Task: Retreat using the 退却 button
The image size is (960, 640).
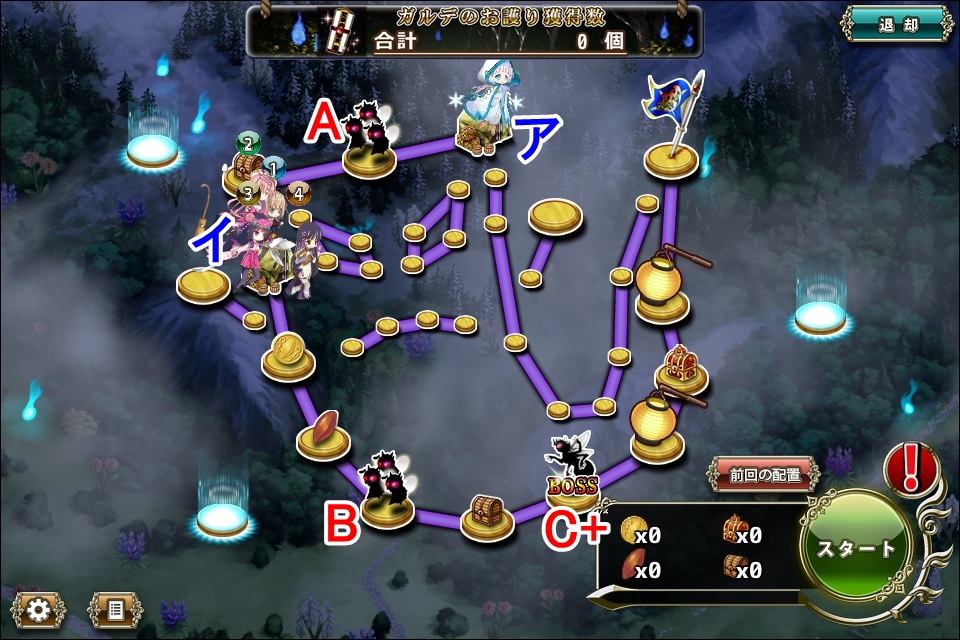Action: [895, 25]
